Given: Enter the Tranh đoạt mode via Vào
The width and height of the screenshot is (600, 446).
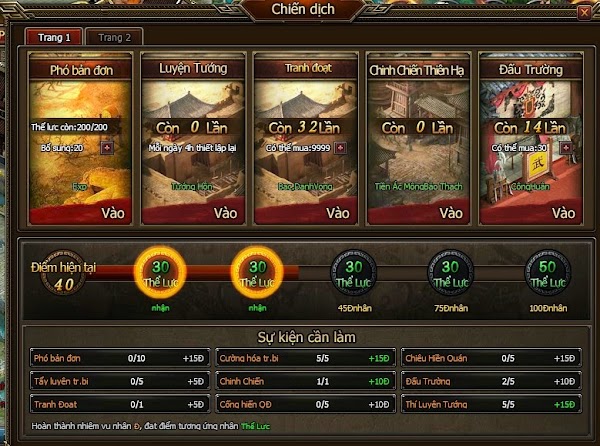Looking at the screenshot, I should point(338,212).
